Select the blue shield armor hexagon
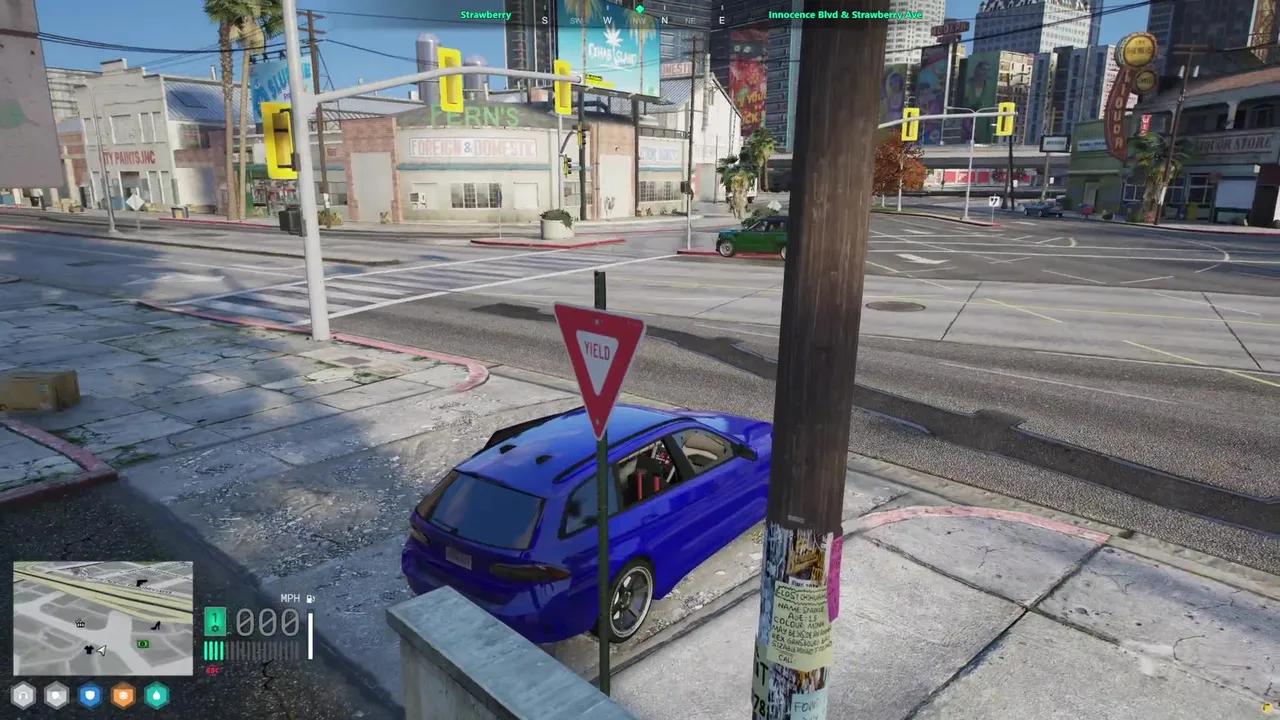1280x720 pixels. 90,695
